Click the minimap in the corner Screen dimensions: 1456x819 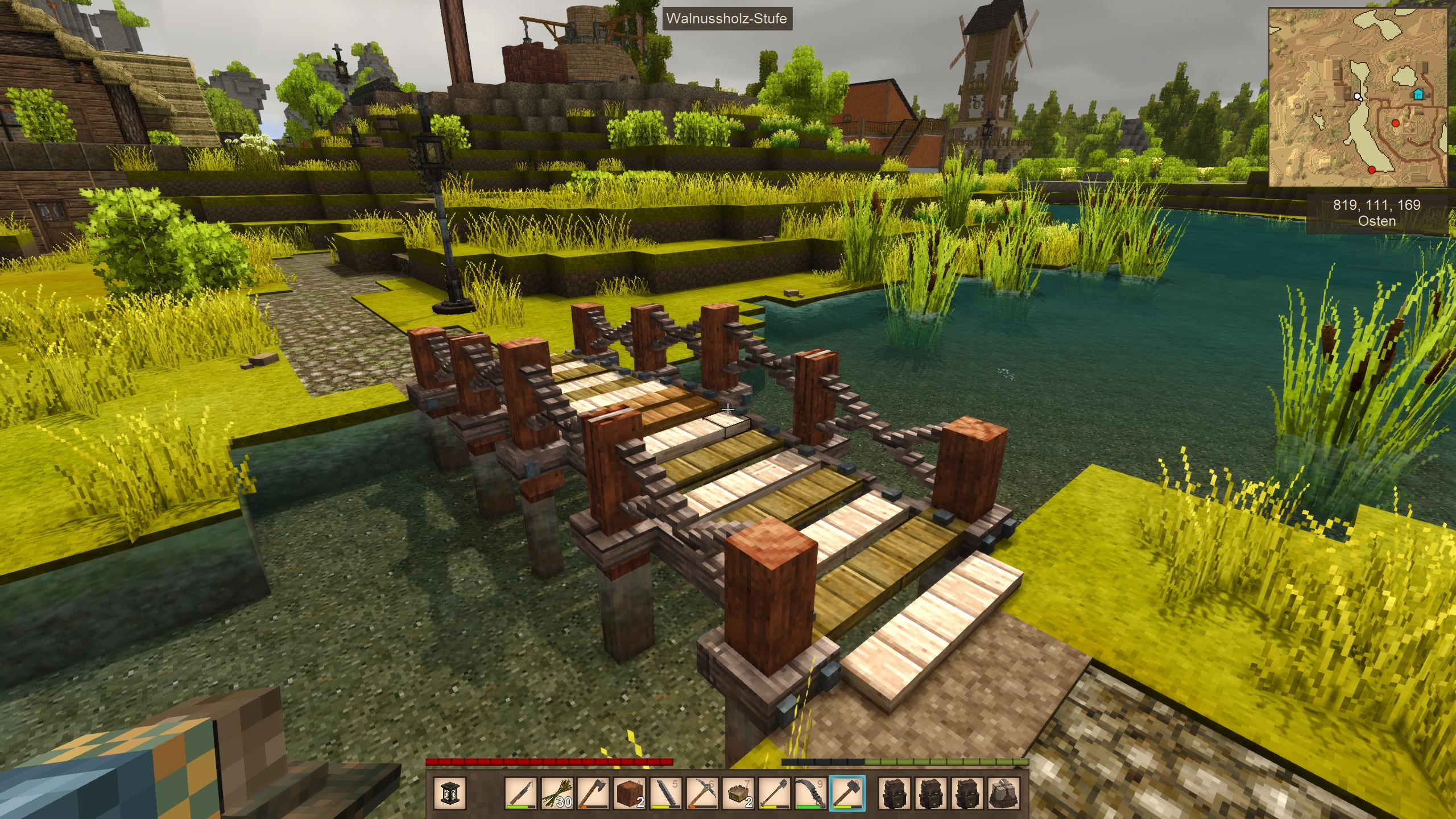[1360, 97]
